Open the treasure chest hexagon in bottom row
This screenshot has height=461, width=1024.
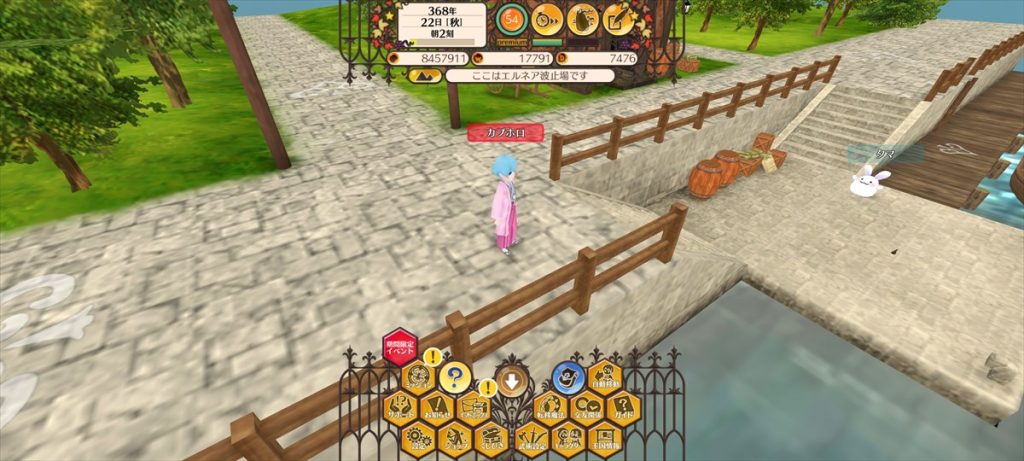click(x=491, y=438)
